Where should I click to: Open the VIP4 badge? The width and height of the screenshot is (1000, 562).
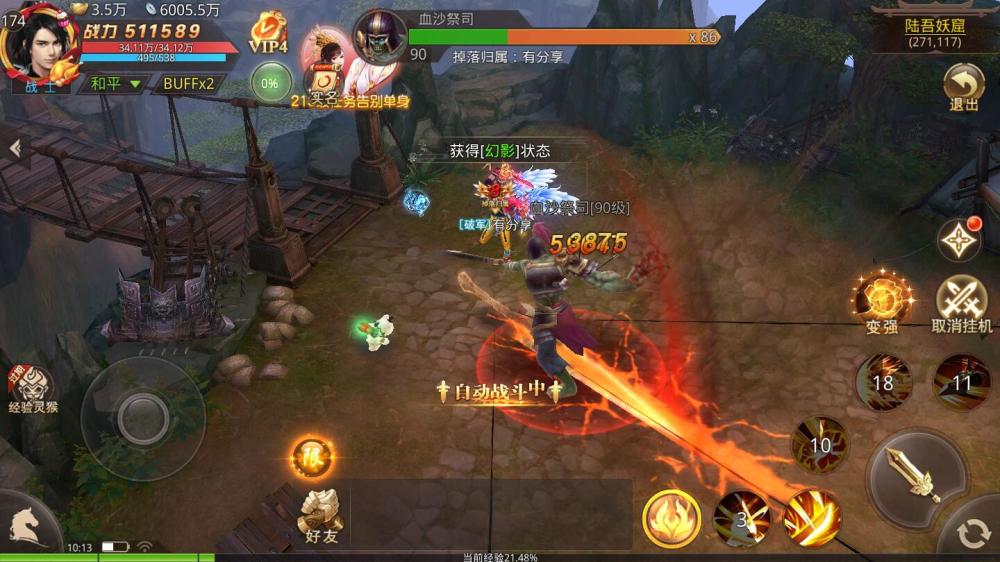pyautogui.click(x=268, y=34)
